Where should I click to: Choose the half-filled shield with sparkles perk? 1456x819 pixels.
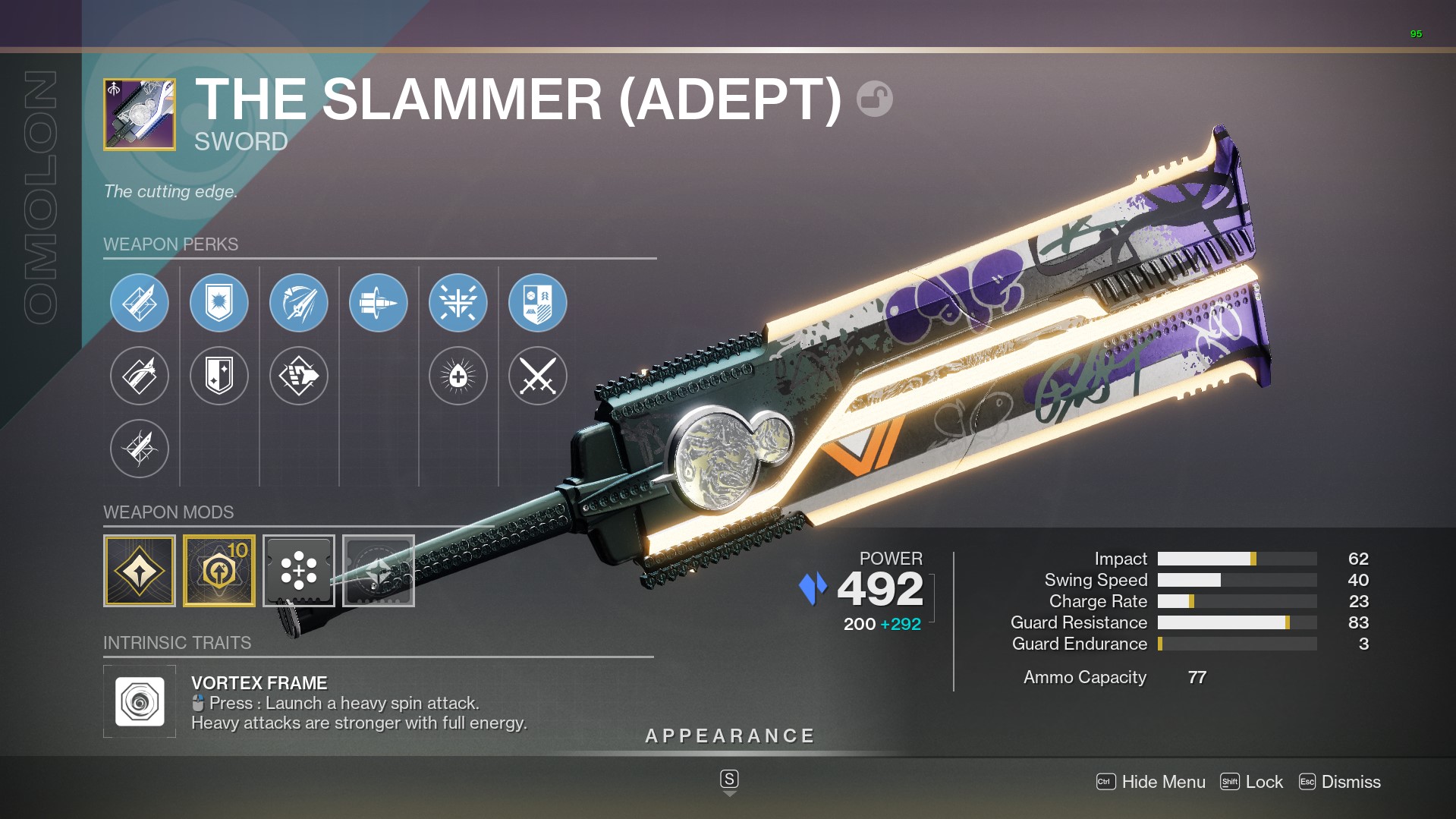coord(219,376)
